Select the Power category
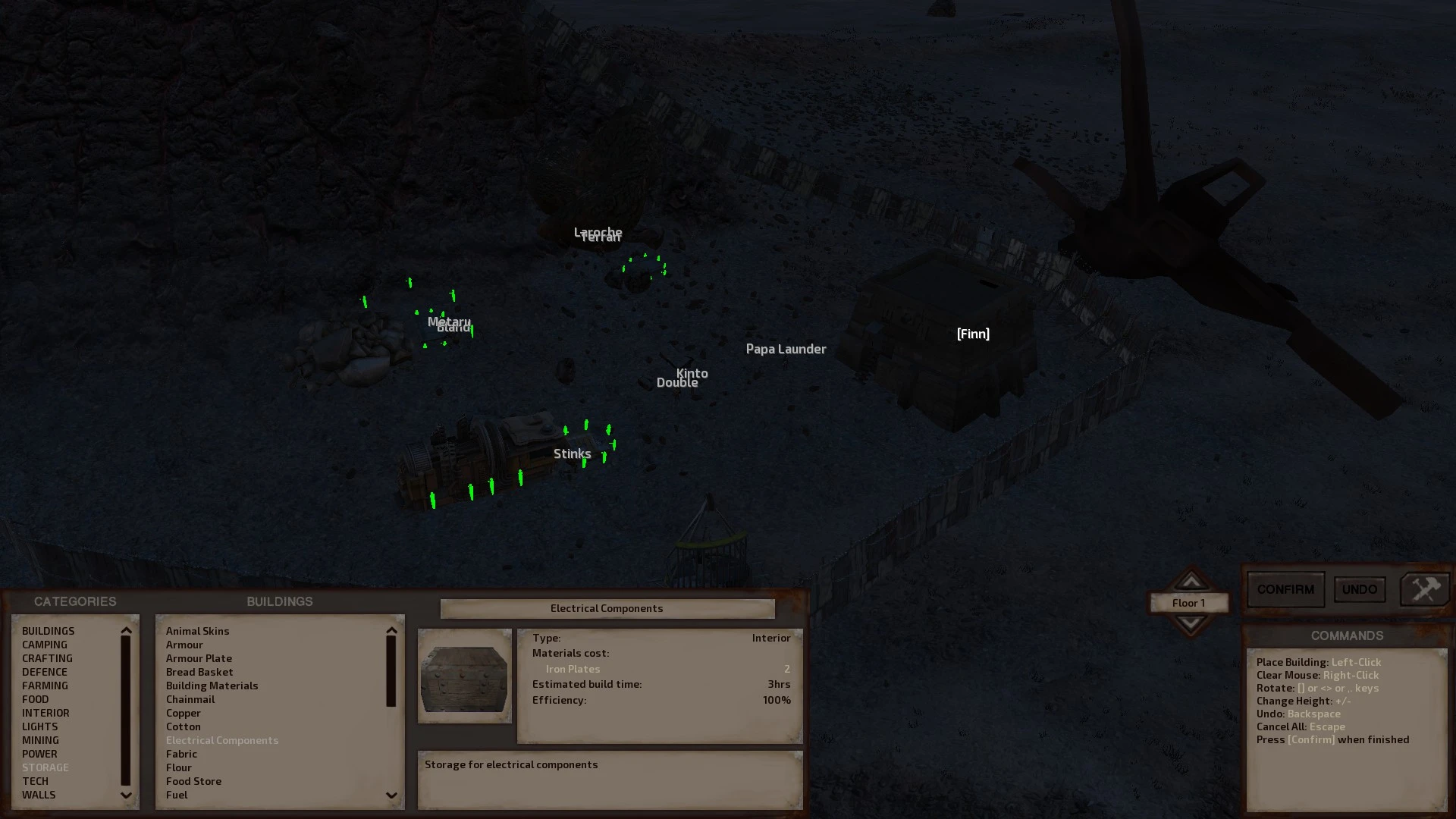Viewport: 1456px width, 819px height. pyautogui.click(x=39, y=754)
